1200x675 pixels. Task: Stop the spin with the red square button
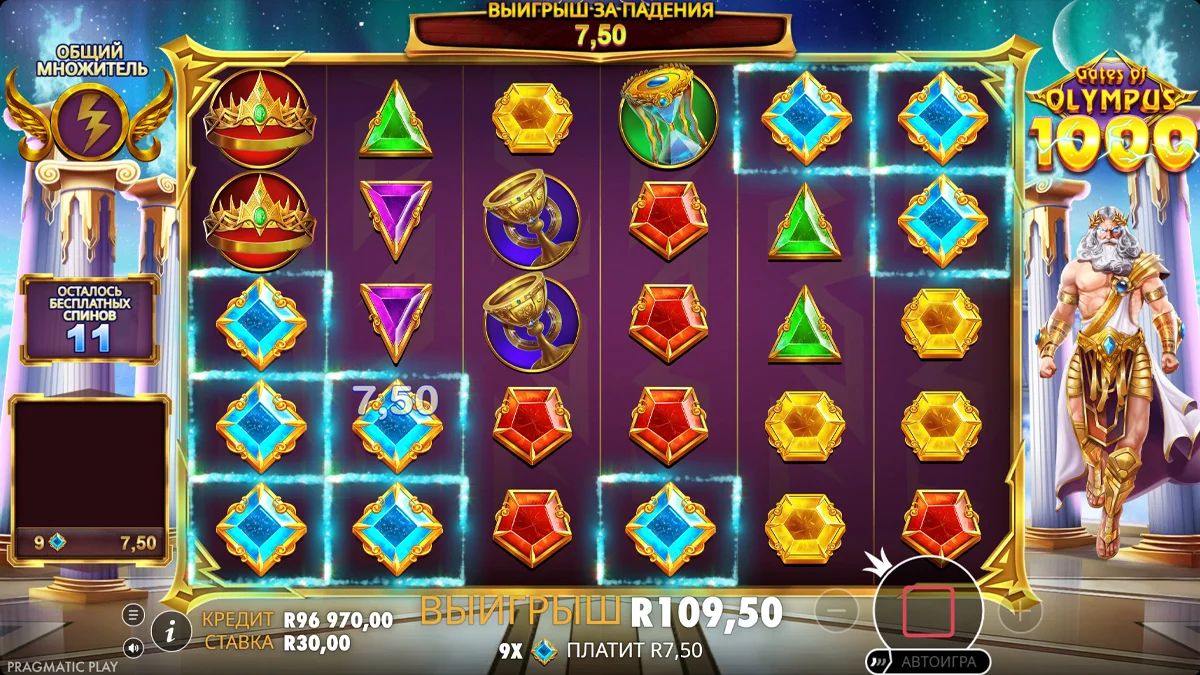point(928,612)
